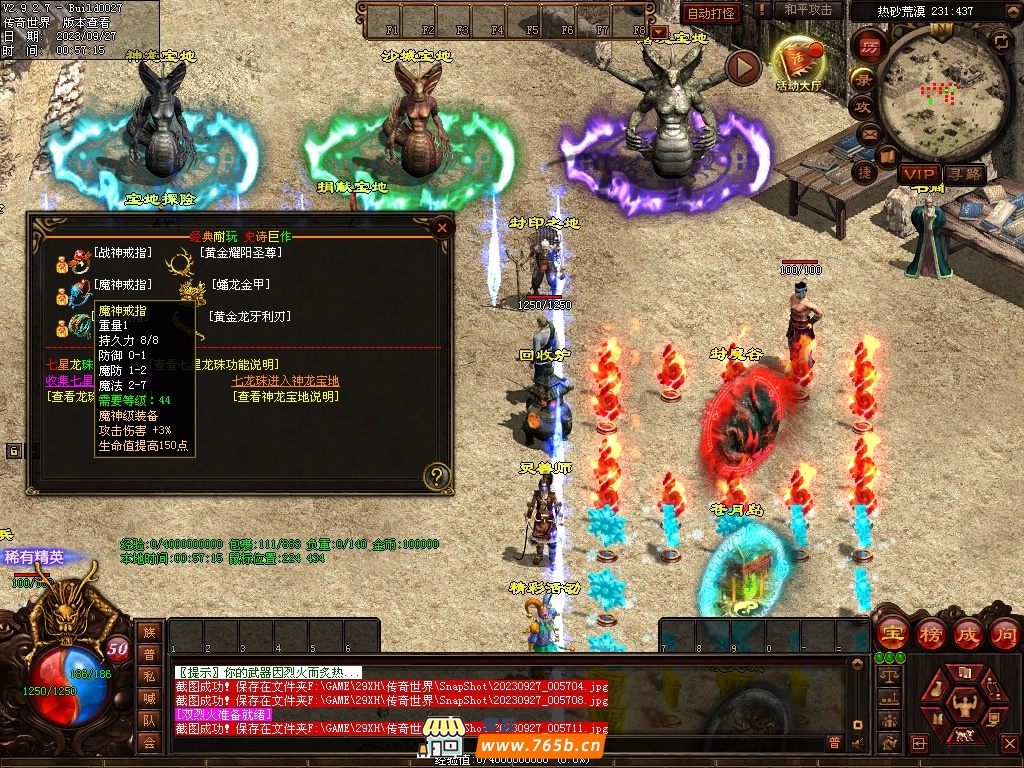Switch chat to the 私 private channel
Screen dimensions: 1024x768
coord(149,675)
